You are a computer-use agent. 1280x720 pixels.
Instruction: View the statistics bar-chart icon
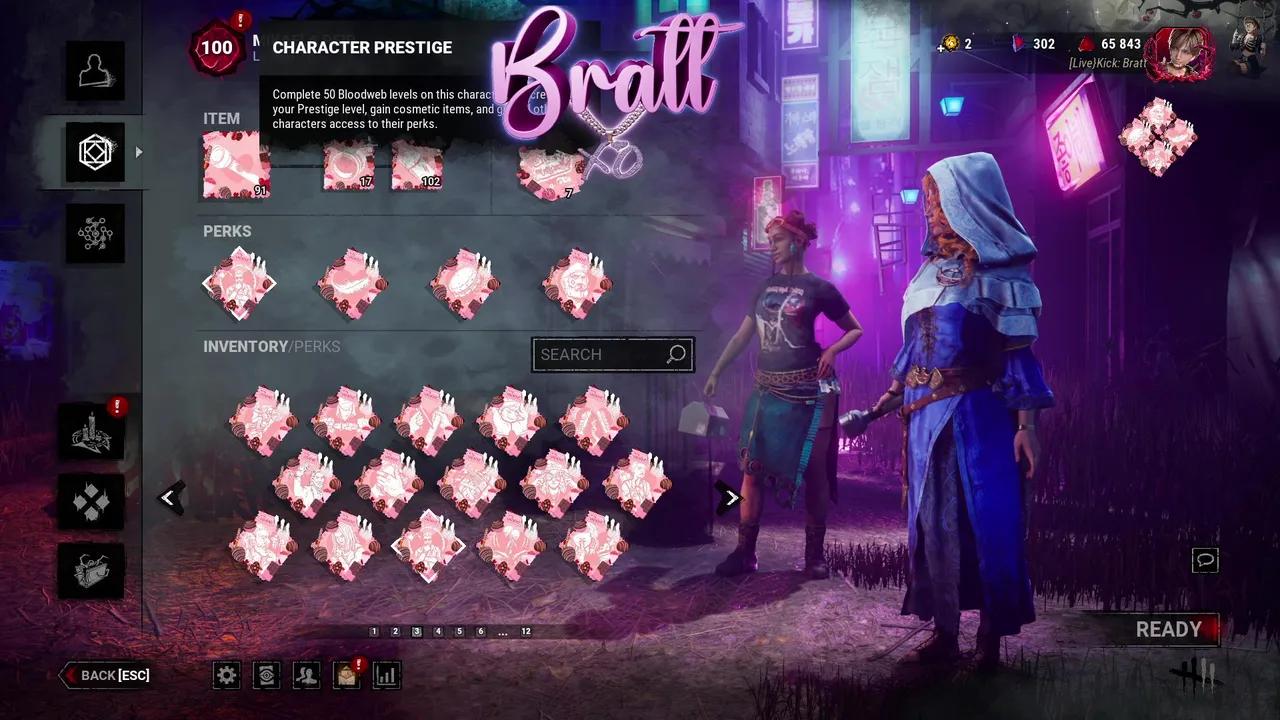pyautogui.click(x=386, y=675)
